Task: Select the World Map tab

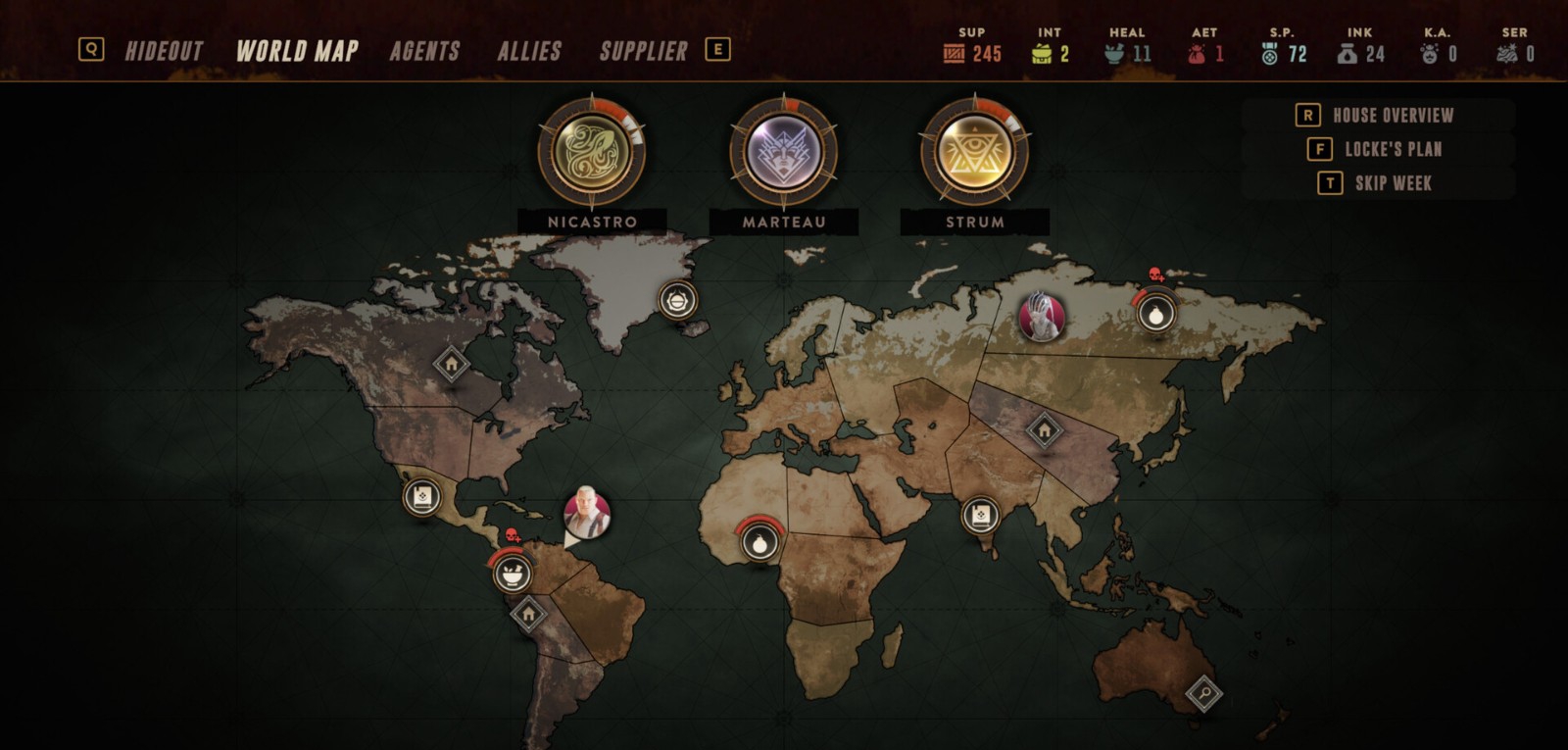Action: pyautogui.click(x=297, y=51)
